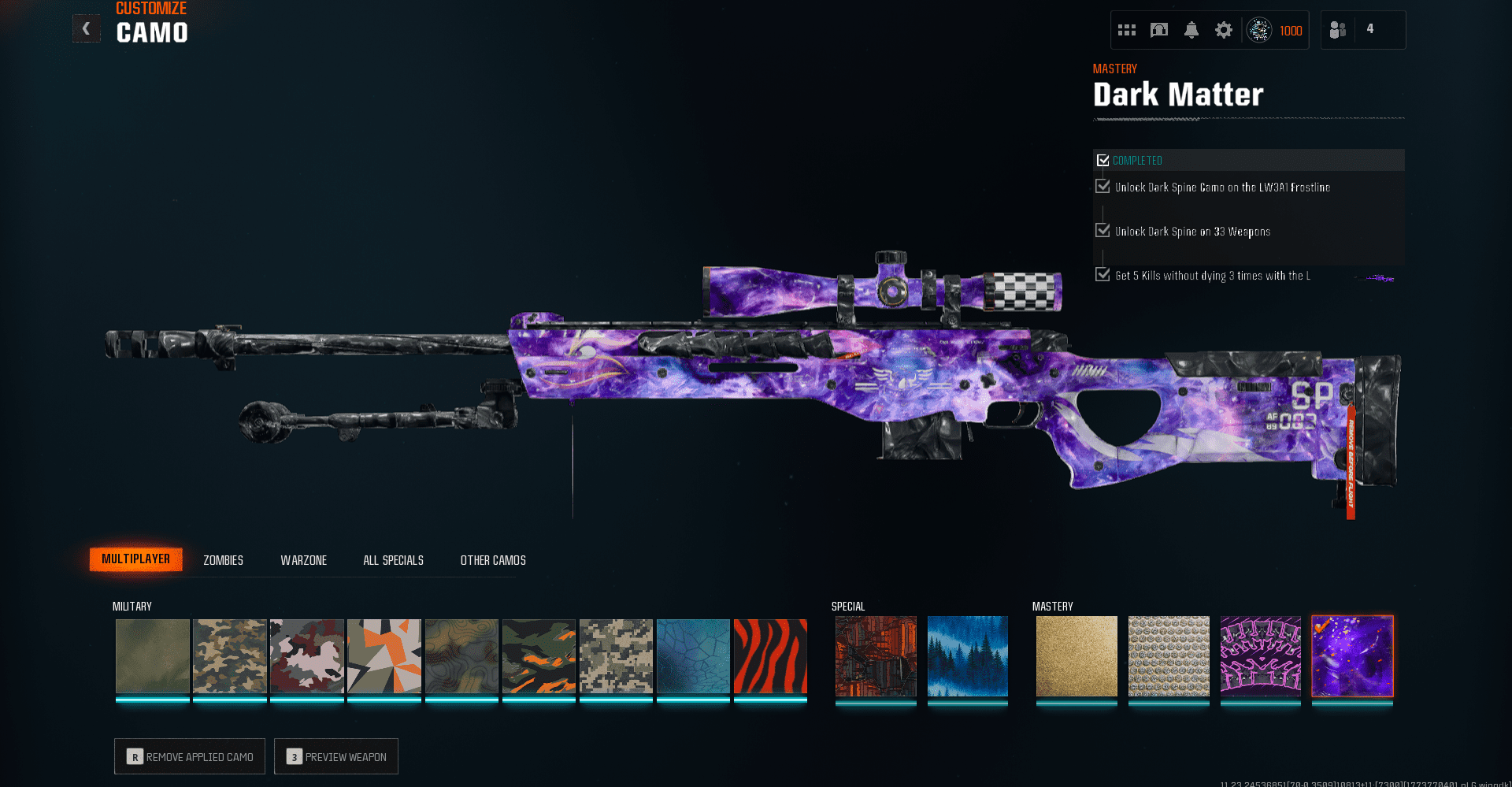
Task: Open Preview Weapon
Action: 336,756
